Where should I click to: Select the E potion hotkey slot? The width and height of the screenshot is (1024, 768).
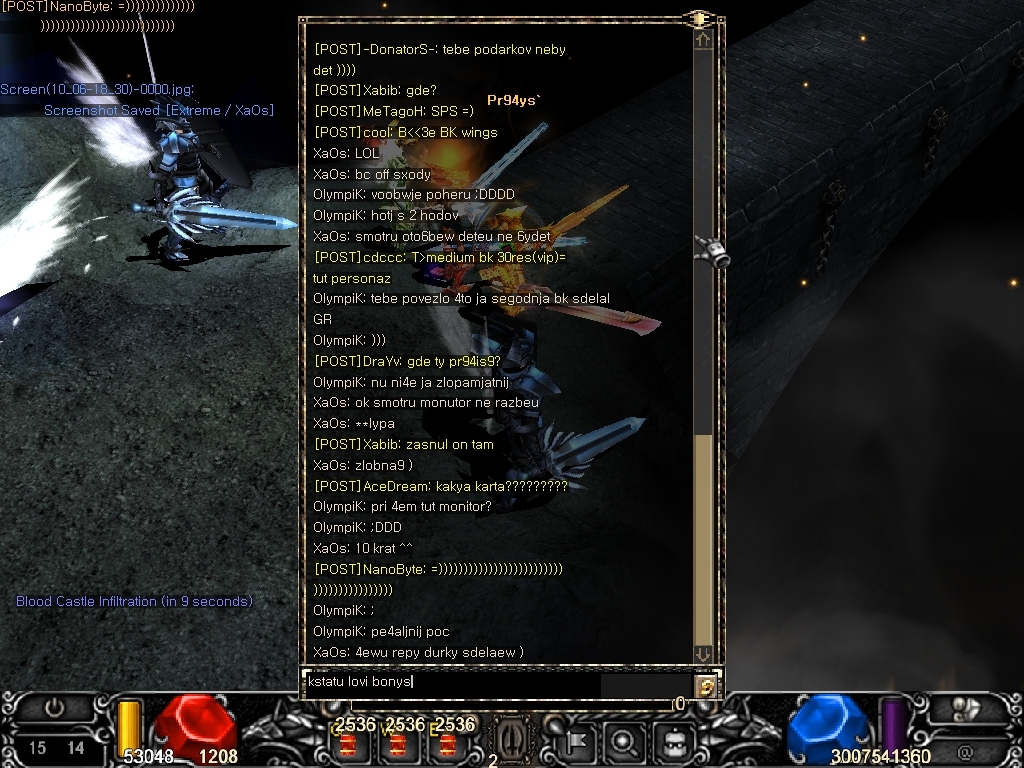pyautogui.click(x=449, y=744)
